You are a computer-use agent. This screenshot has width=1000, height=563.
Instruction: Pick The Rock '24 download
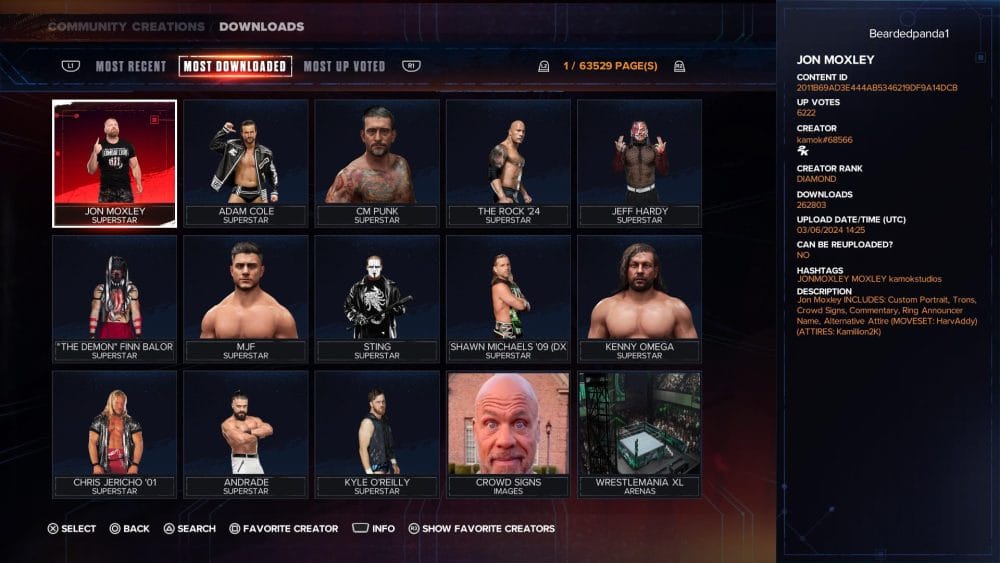point(508,163)
